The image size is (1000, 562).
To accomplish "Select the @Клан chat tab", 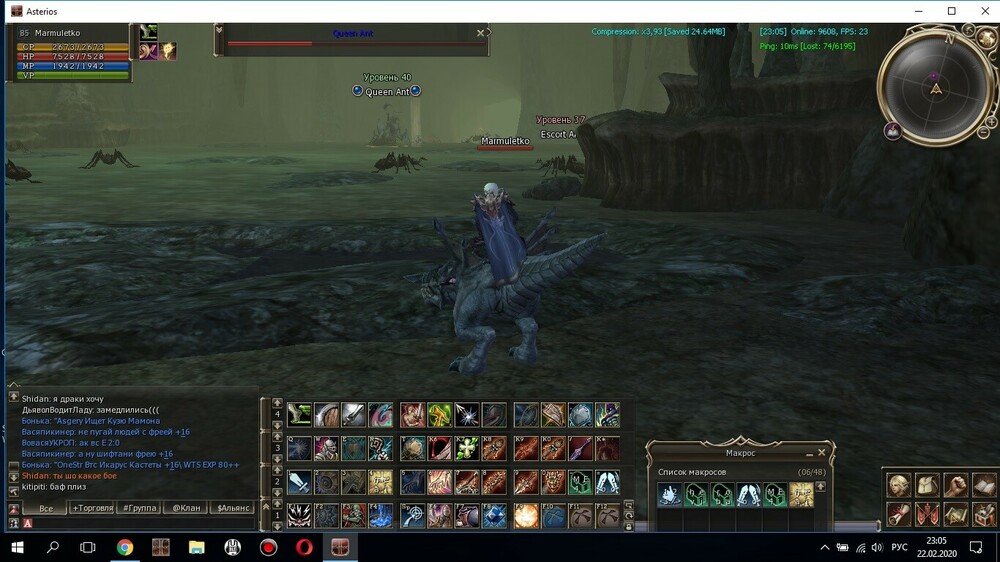I will [x=186, y=508].
